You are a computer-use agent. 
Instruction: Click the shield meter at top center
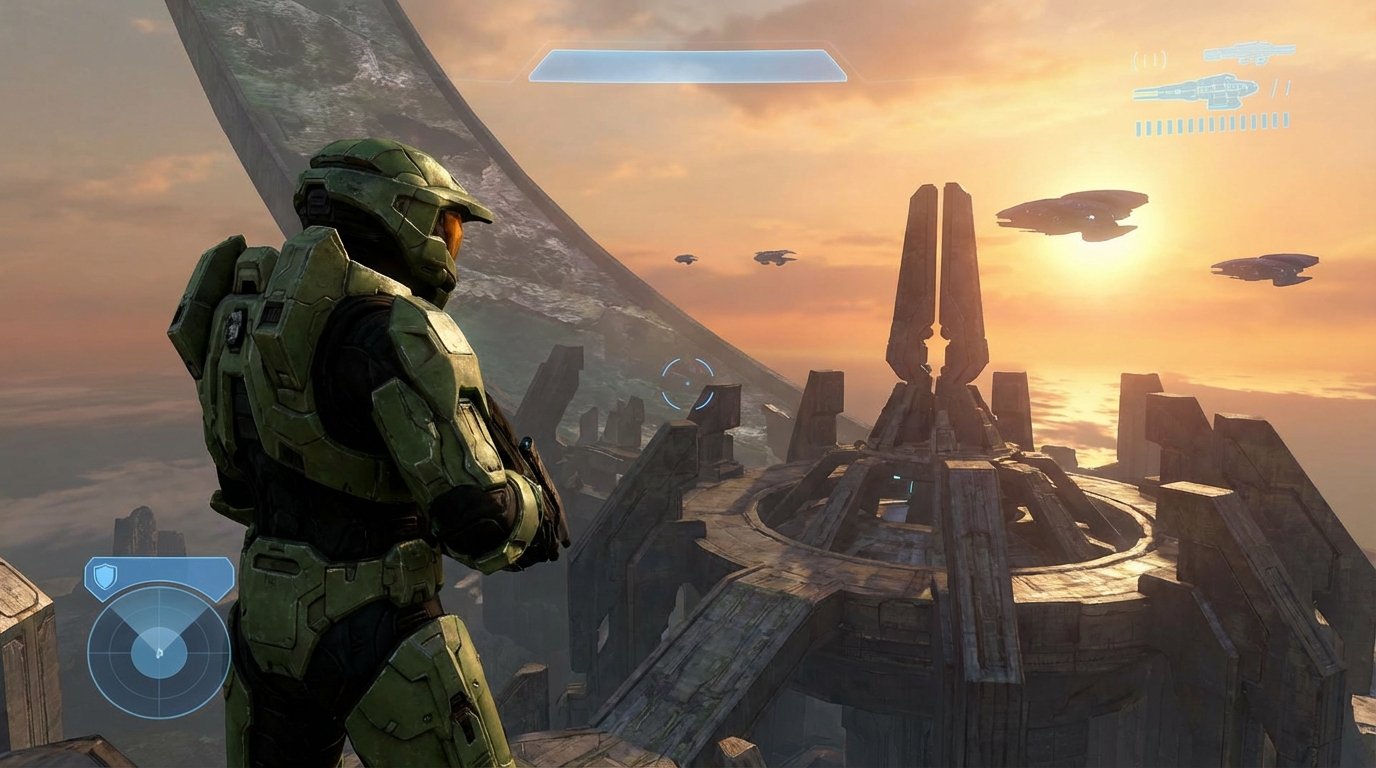(x=690, y=62)
